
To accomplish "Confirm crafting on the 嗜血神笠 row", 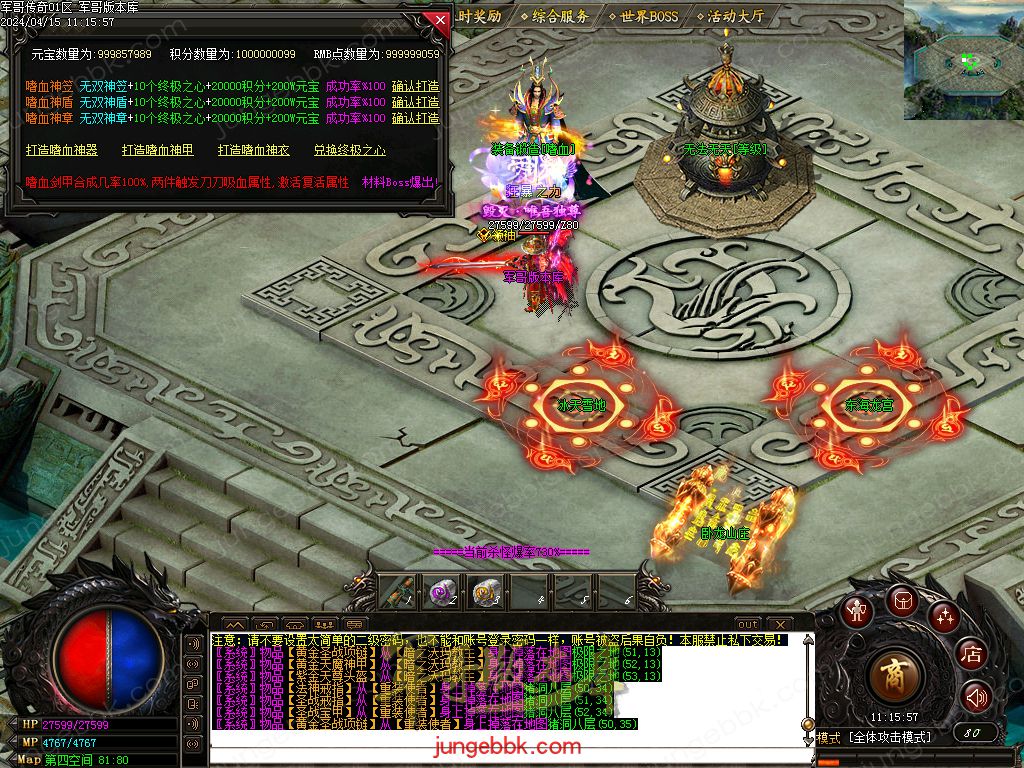I will point(415,86).
